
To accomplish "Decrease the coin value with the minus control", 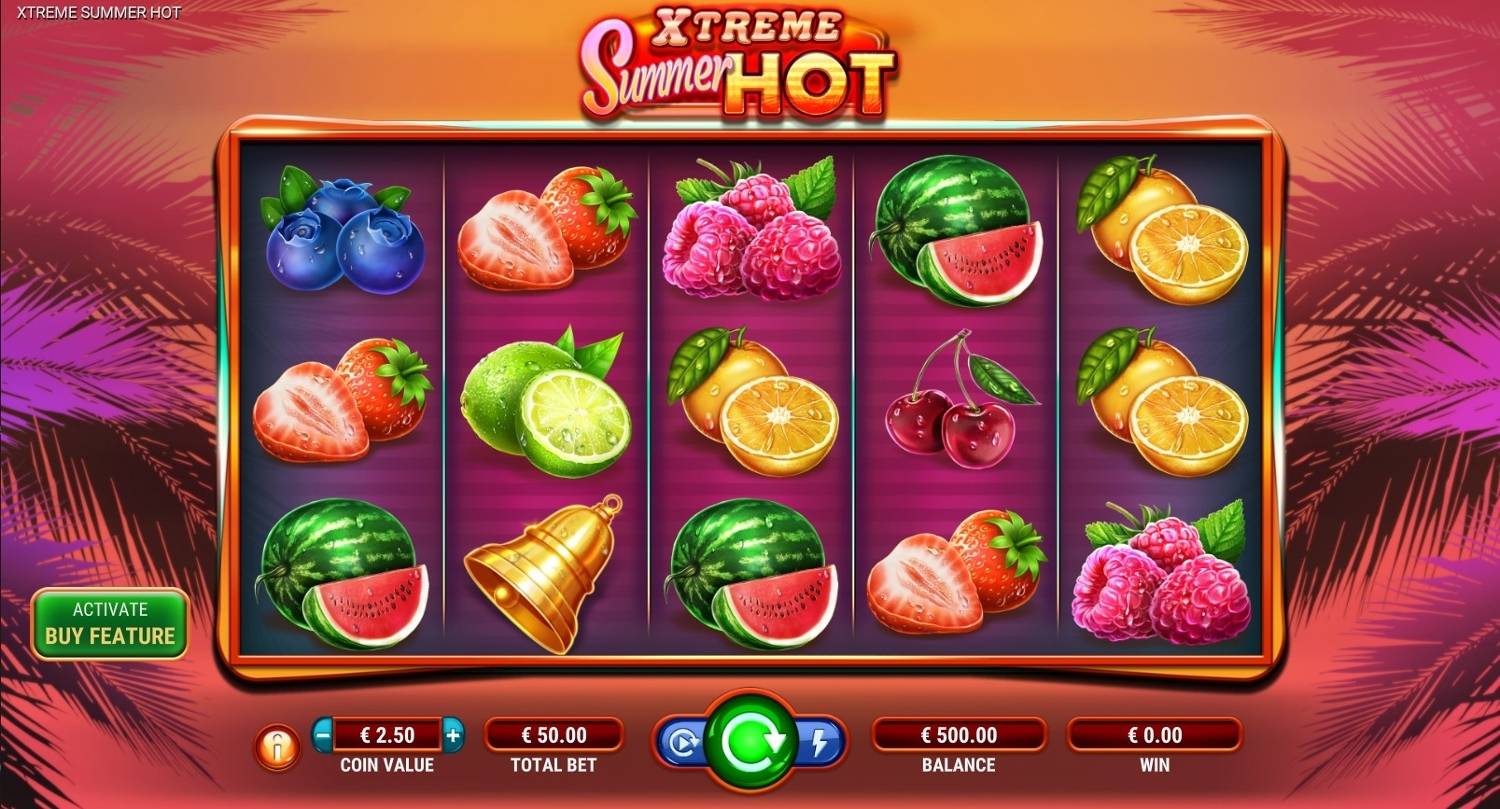I will pyautogui.click(x=323, y=733).
